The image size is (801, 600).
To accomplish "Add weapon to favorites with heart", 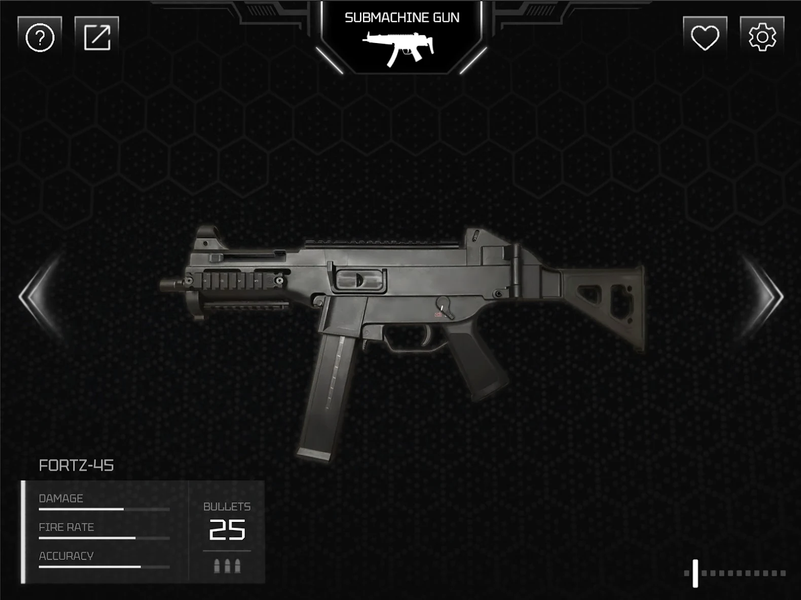I will click(x=705, y=38).
